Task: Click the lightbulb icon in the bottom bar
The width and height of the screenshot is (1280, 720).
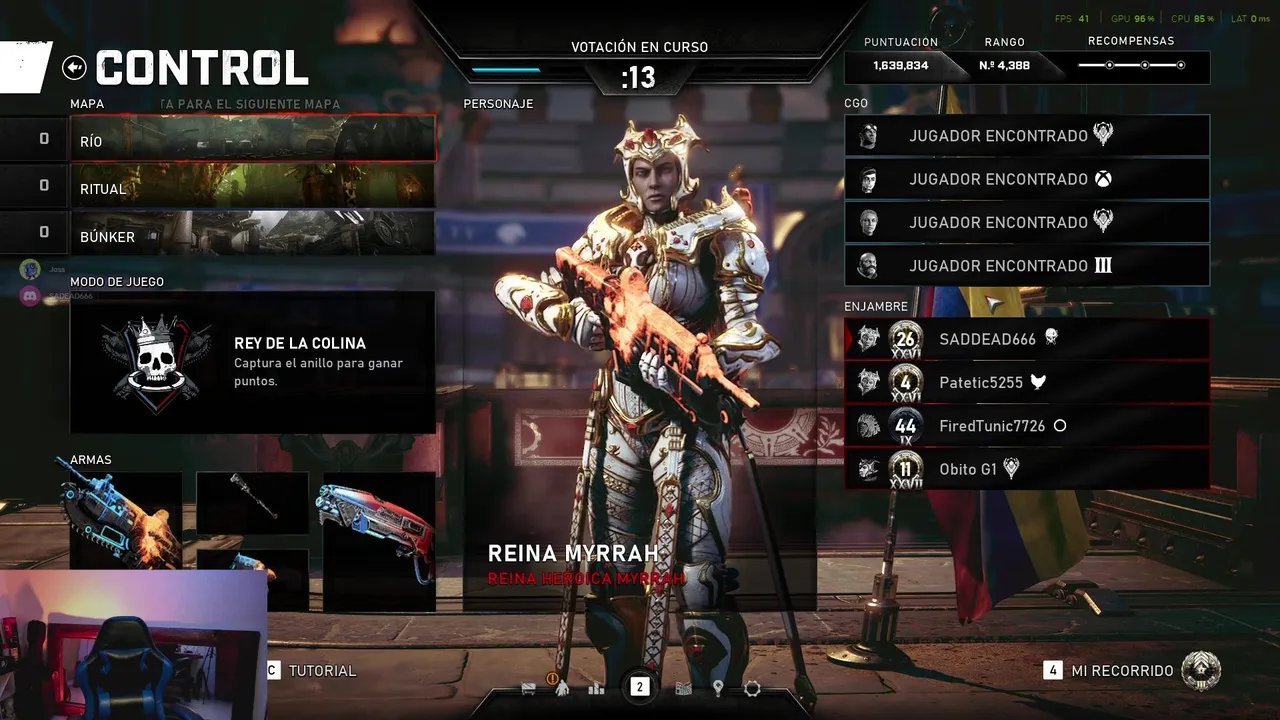Action: 718,688
